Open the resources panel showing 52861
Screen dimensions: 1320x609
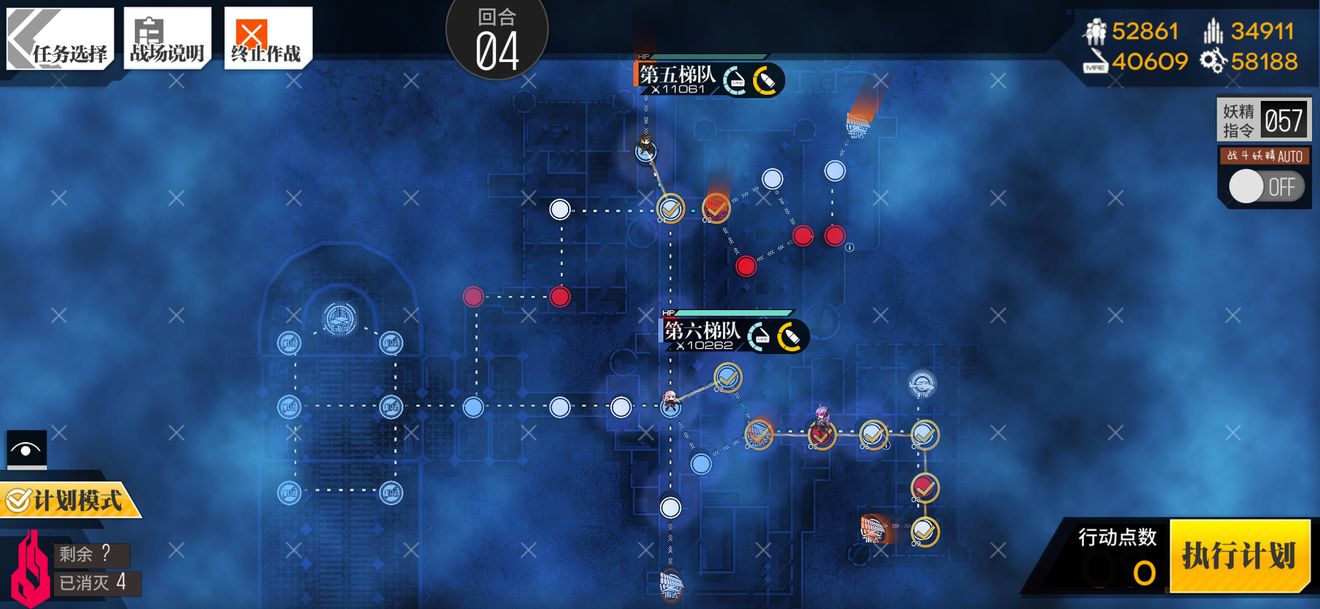[1134, 32]
